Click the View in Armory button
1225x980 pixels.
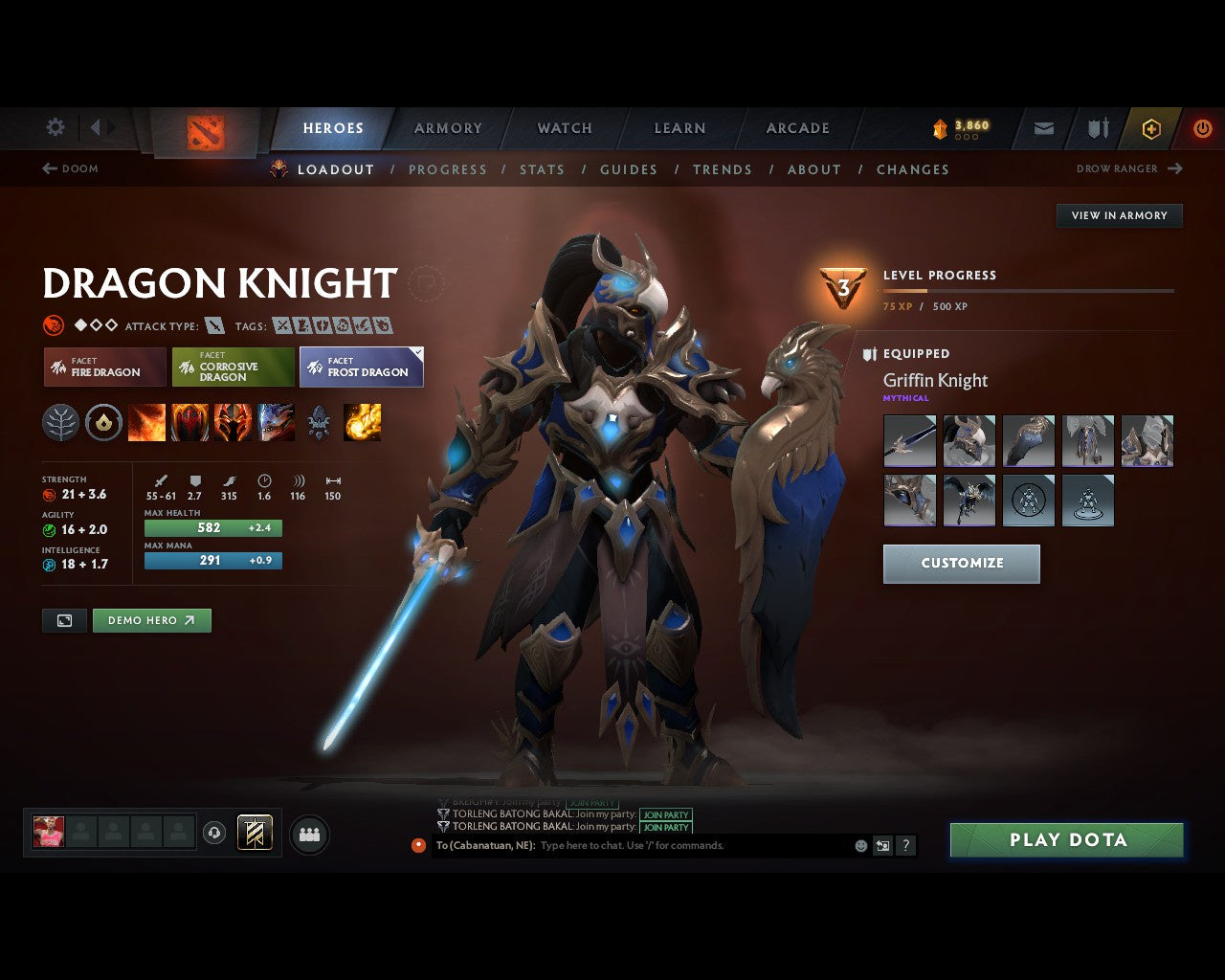point(1119,215)
